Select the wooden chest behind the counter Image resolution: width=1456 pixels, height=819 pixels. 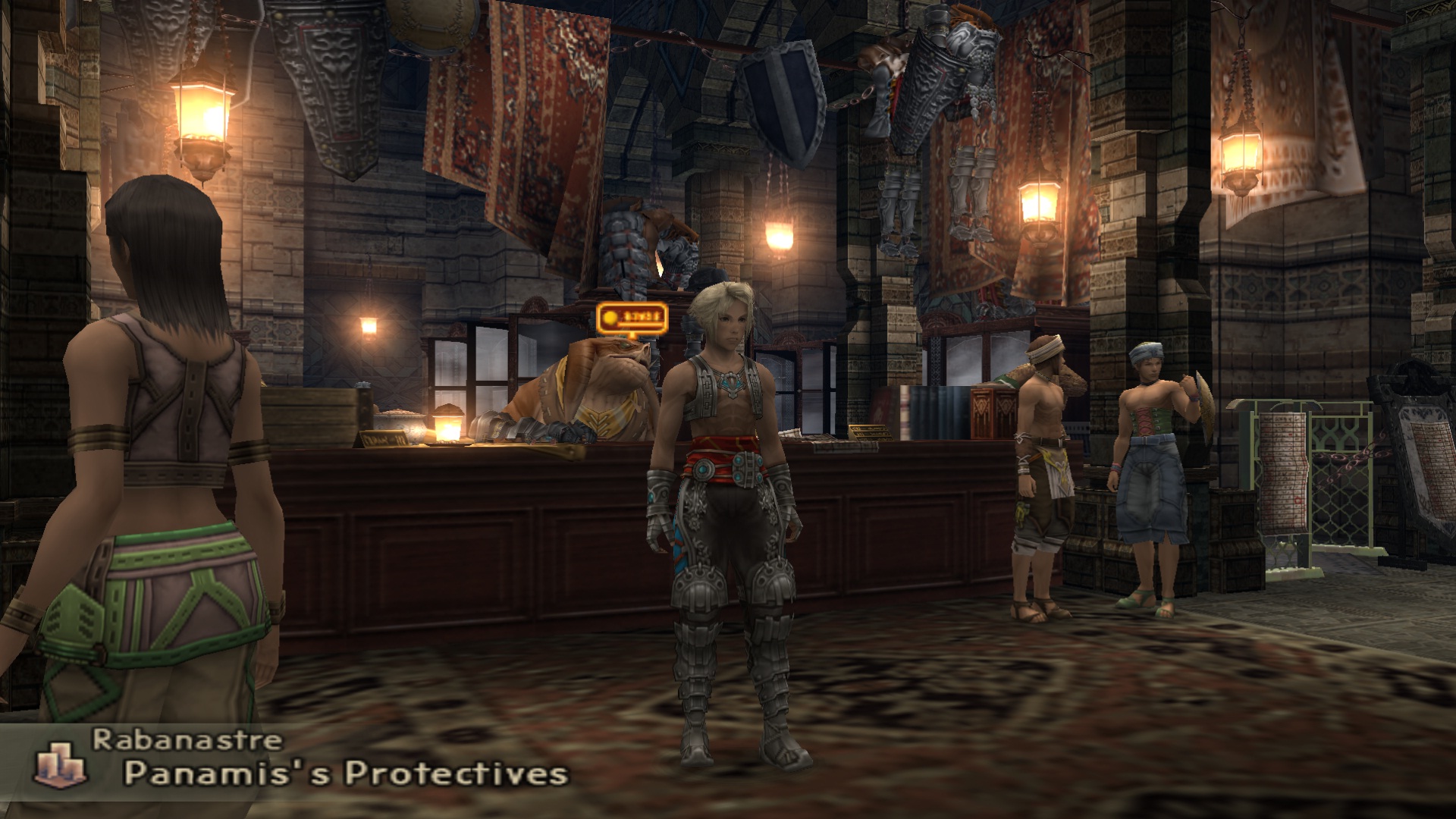tap(311, 417)
